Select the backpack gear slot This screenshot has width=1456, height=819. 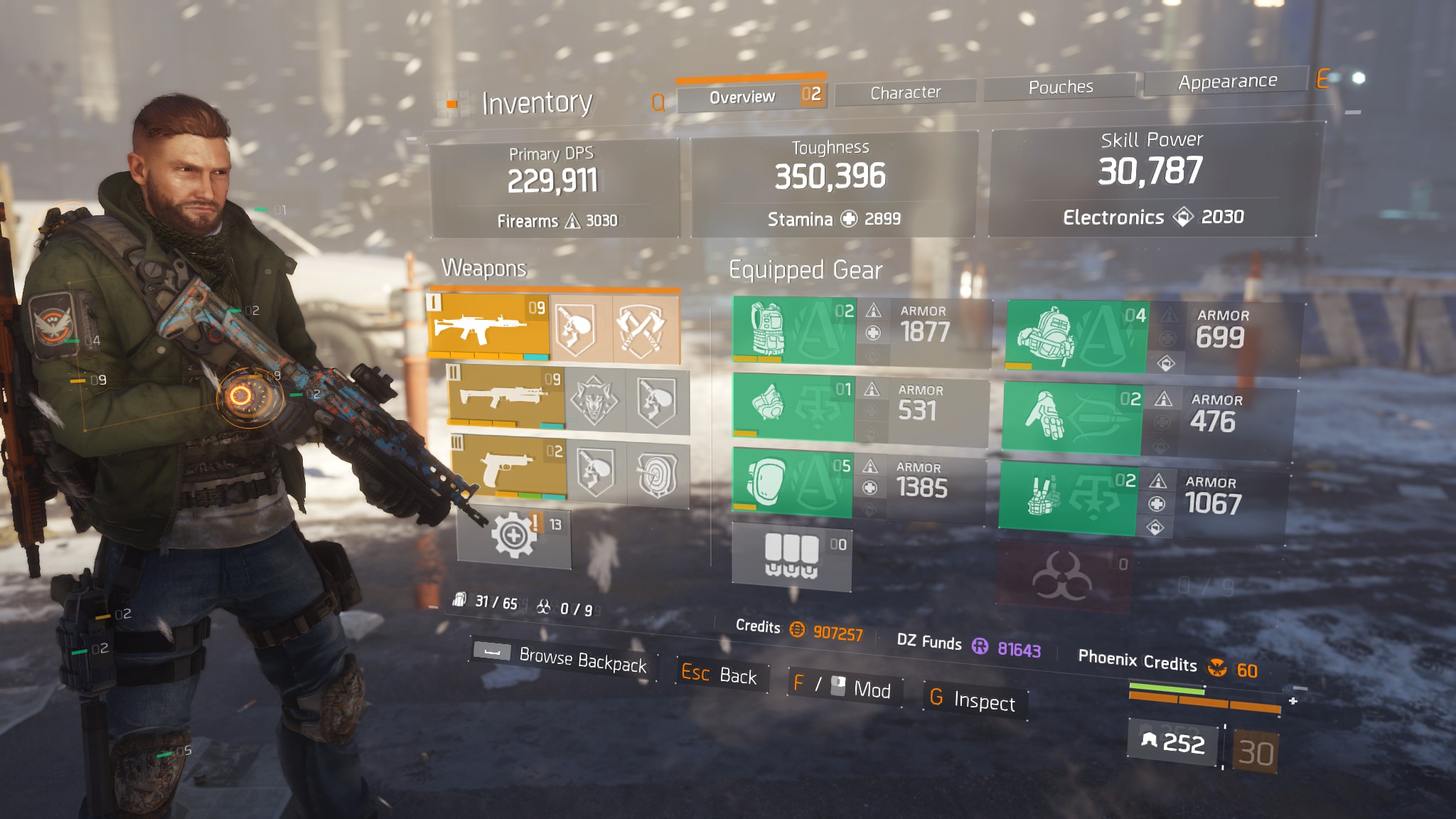[x=1076, y=336]
